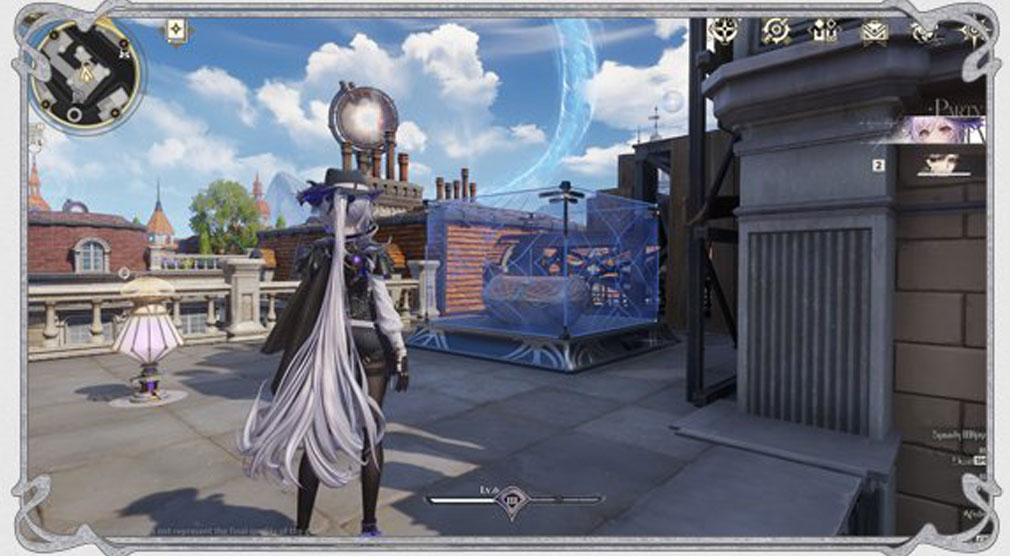Switch to the silver-haired party member portrait
This screenshot has height=556, width=1010.
(x=944, y=130)
